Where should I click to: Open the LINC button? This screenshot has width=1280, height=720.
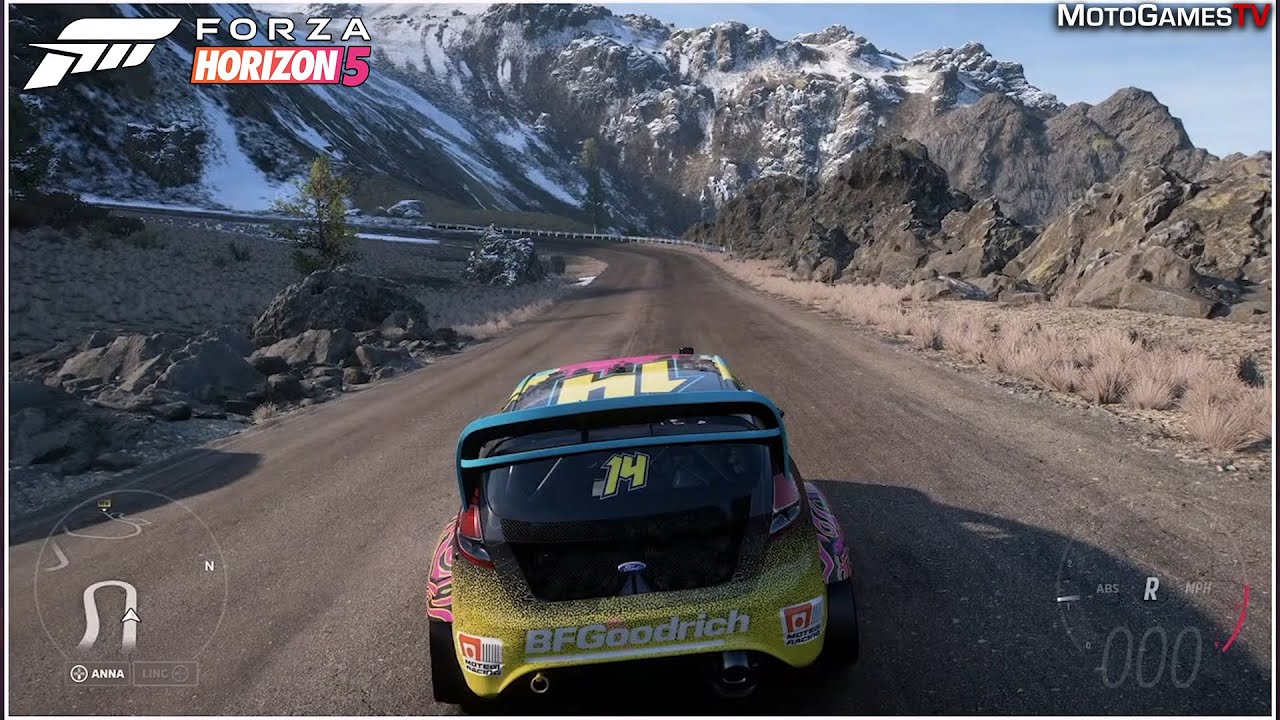(164, 673)
